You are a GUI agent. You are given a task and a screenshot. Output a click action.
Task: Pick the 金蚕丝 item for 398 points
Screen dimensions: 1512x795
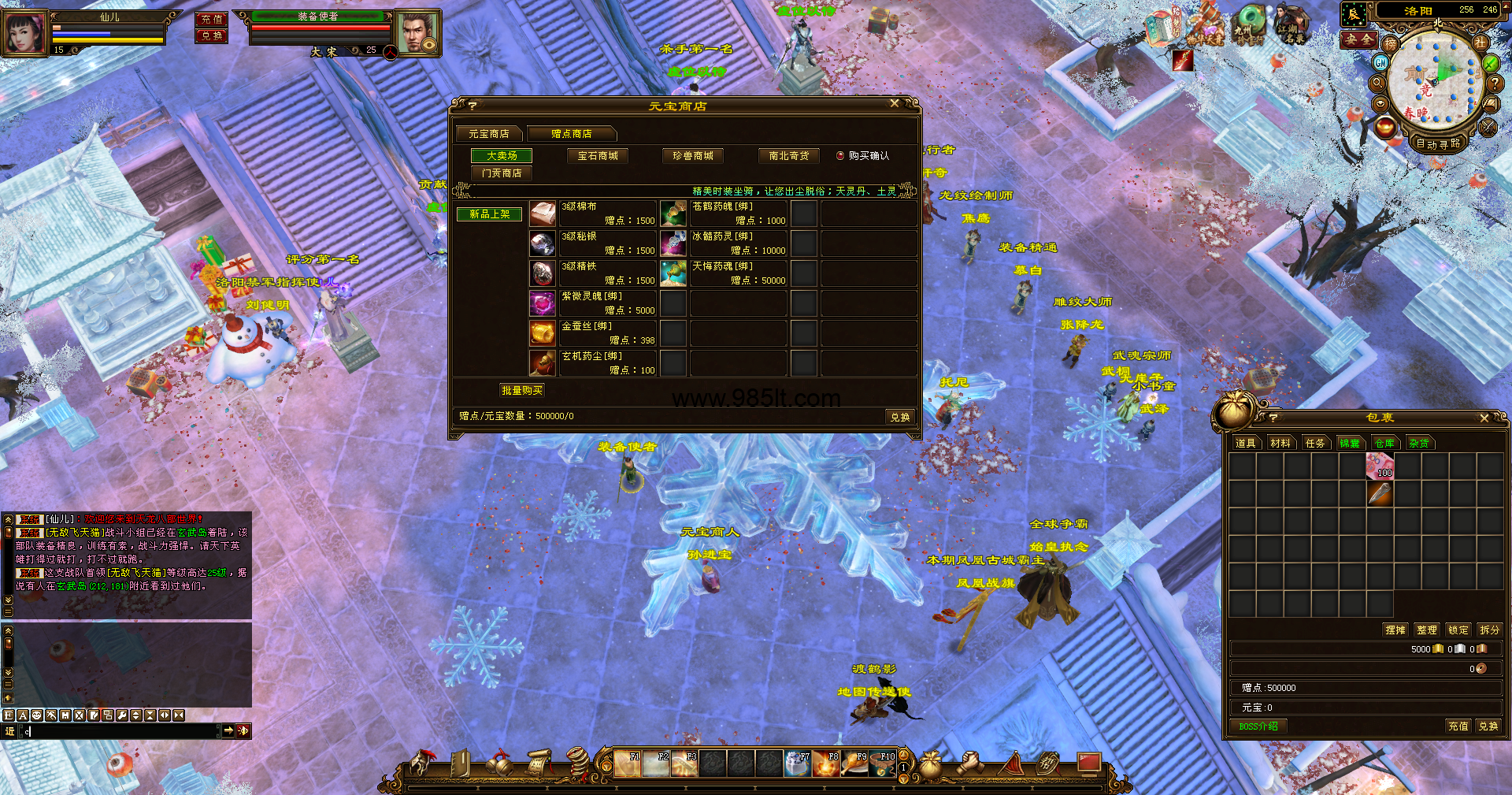pyautogui.click(x=543, y=333)
